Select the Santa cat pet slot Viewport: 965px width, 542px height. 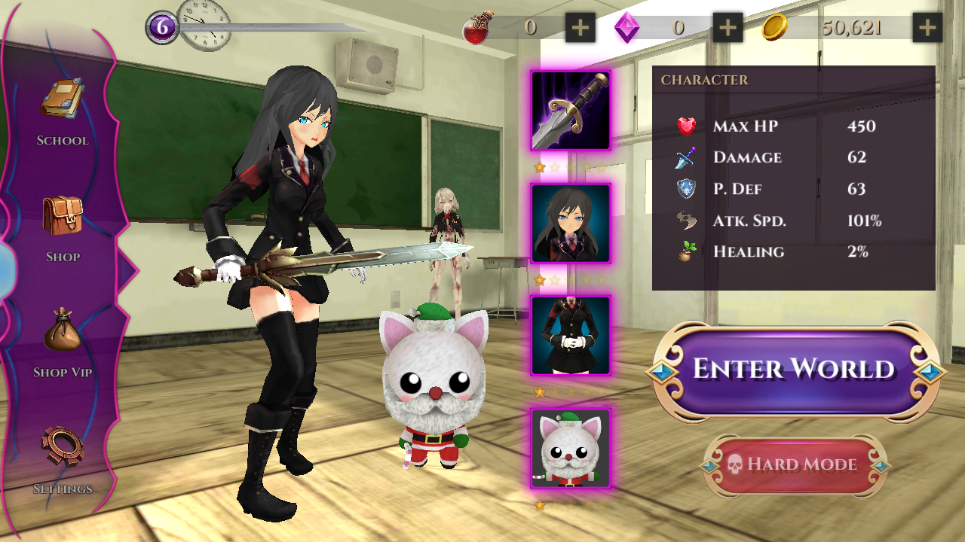point(571,447)
